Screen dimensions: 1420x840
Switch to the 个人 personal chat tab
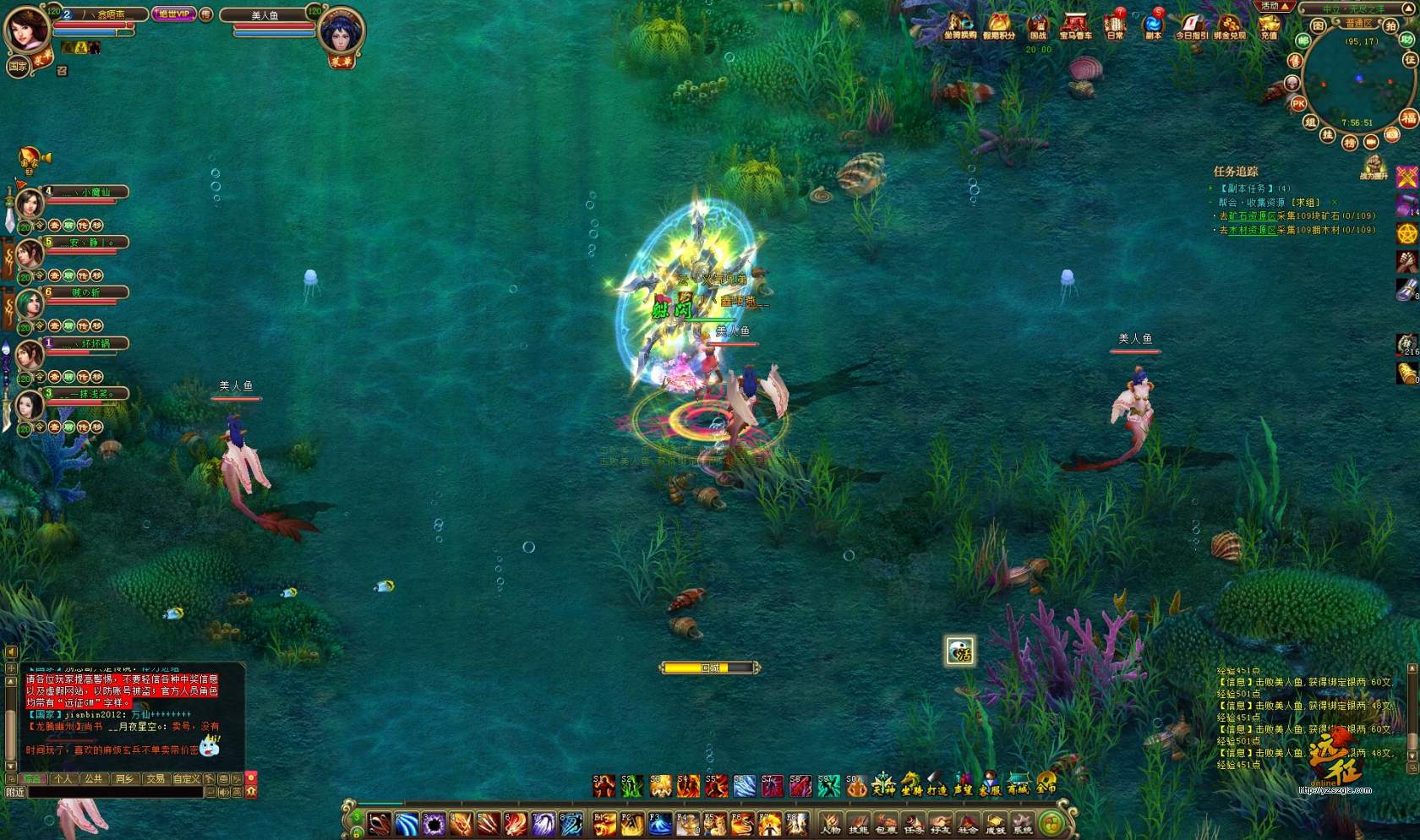point(63,779)
